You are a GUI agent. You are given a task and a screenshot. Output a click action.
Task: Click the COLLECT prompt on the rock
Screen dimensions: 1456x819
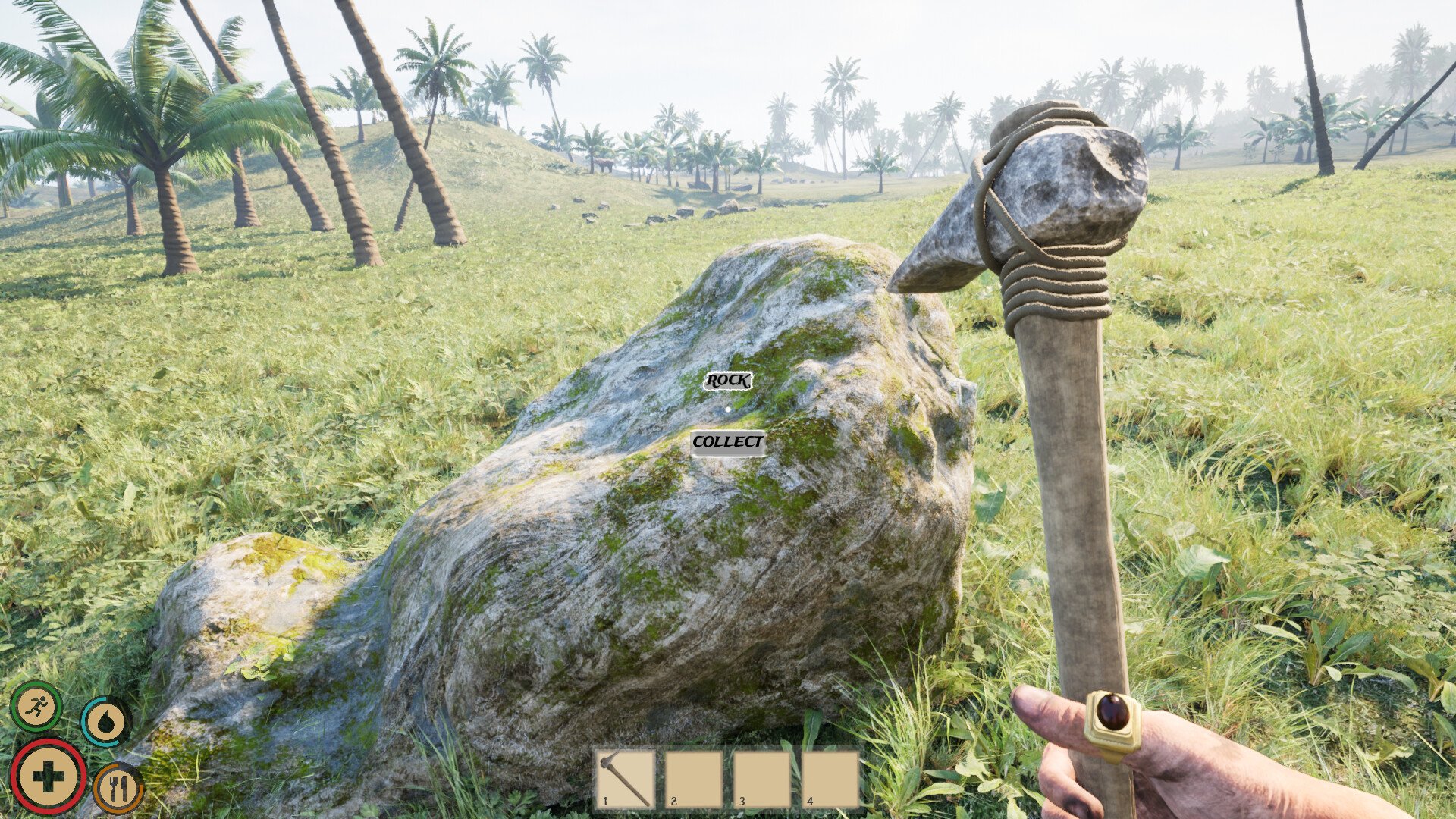[x=727, y=442]
